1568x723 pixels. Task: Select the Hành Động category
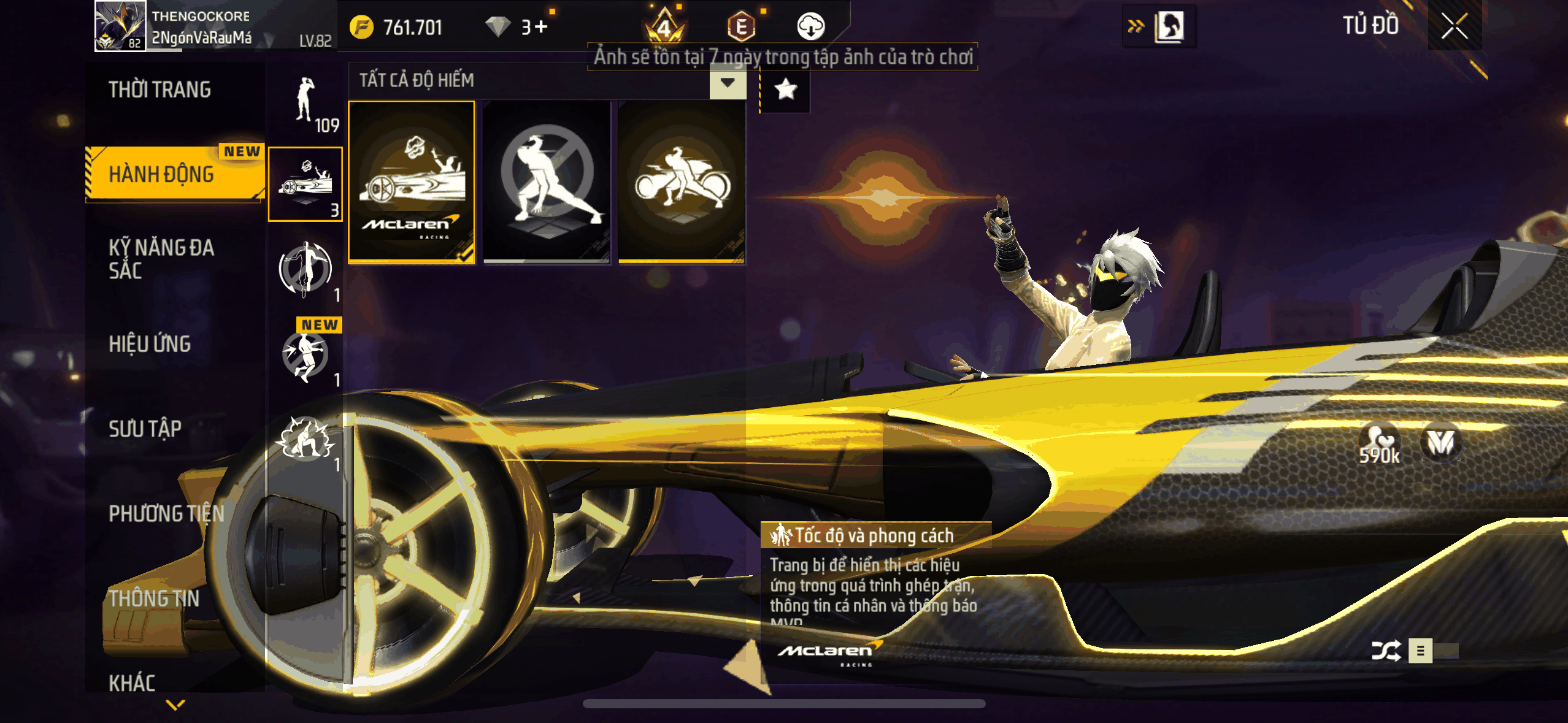(x=162, y=175)
